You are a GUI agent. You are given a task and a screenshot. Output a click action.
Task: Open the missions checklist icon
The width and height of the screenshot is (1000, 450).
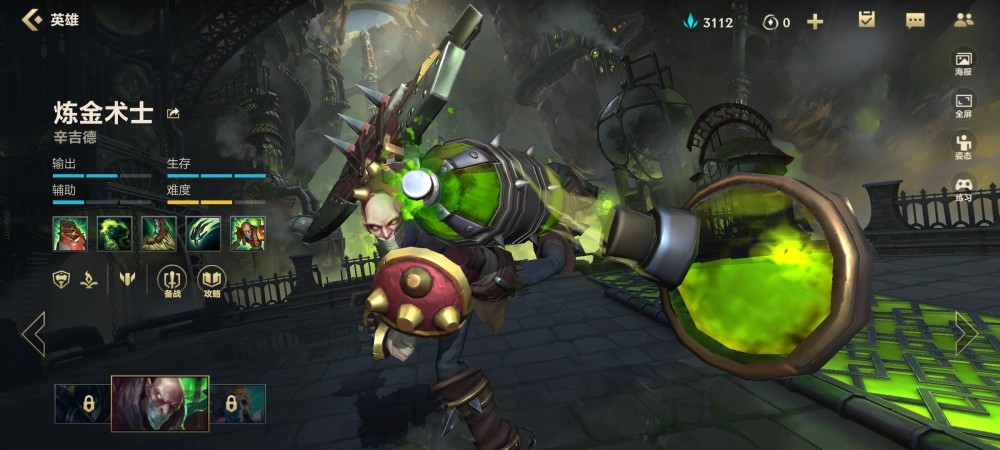coord(867,20)
